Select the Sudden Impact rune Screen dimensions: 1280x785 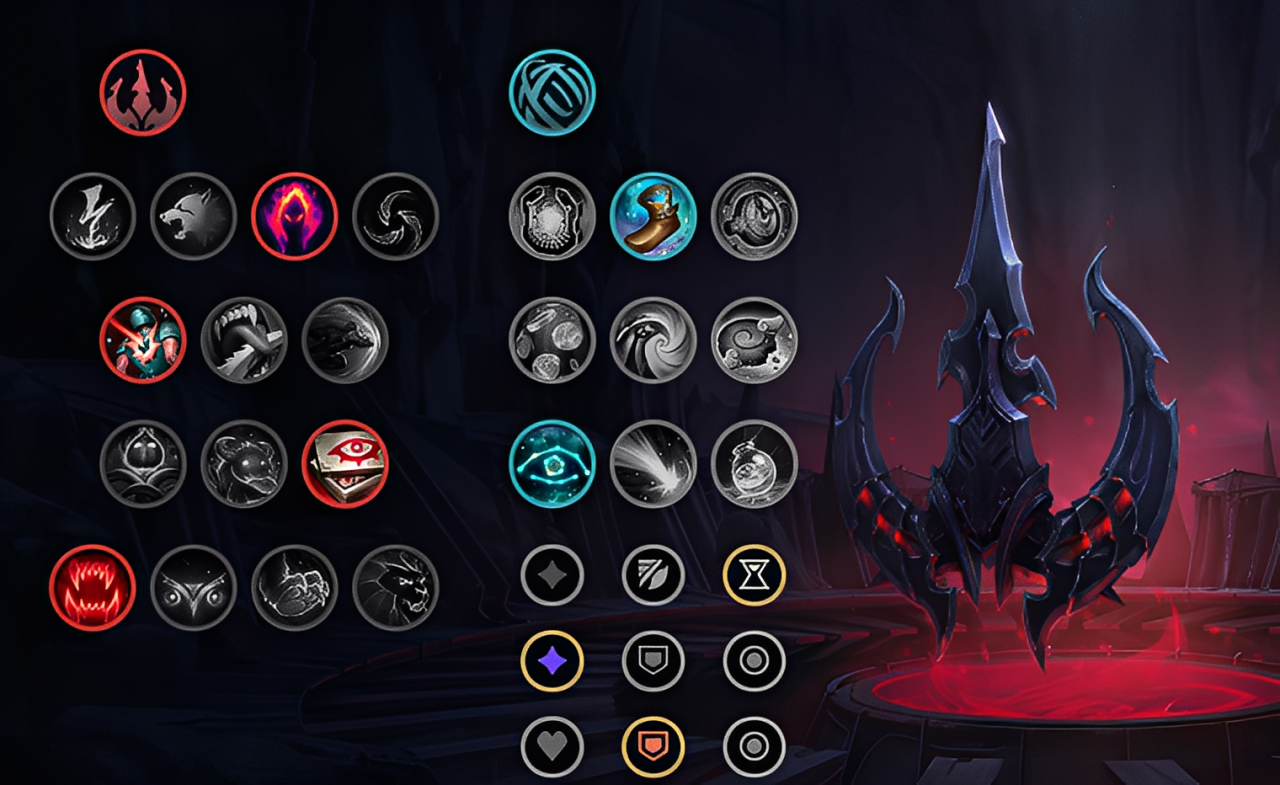tap(343, 341)
